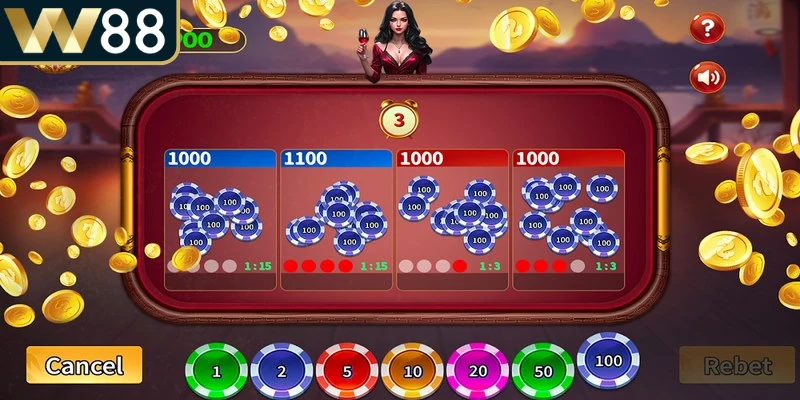The height and width of the screenshot is (400, 800).
Task: Pick the green 50 chip
Action: [542, 371]
